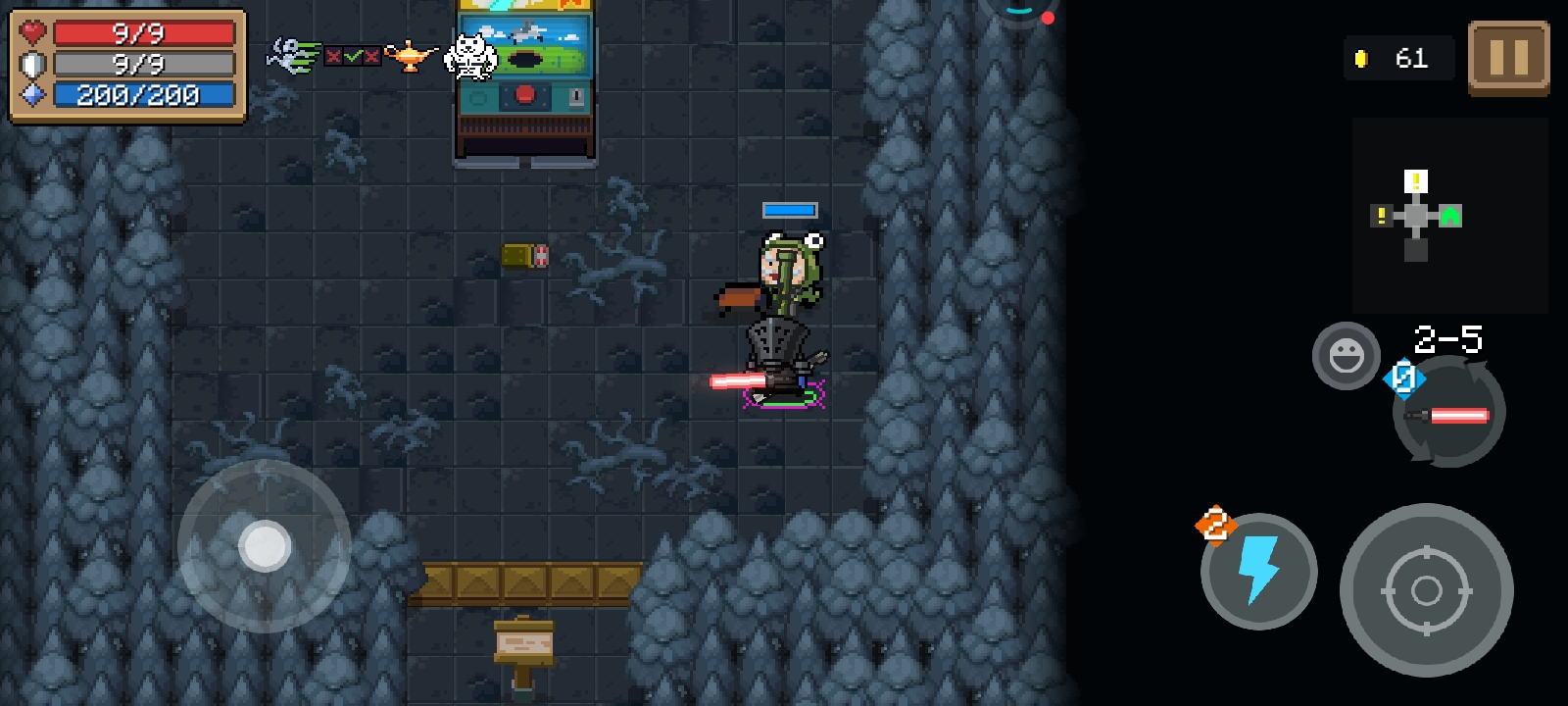Tap the virtual movement joystick
1568x706 pixels.
pos(265,546)
